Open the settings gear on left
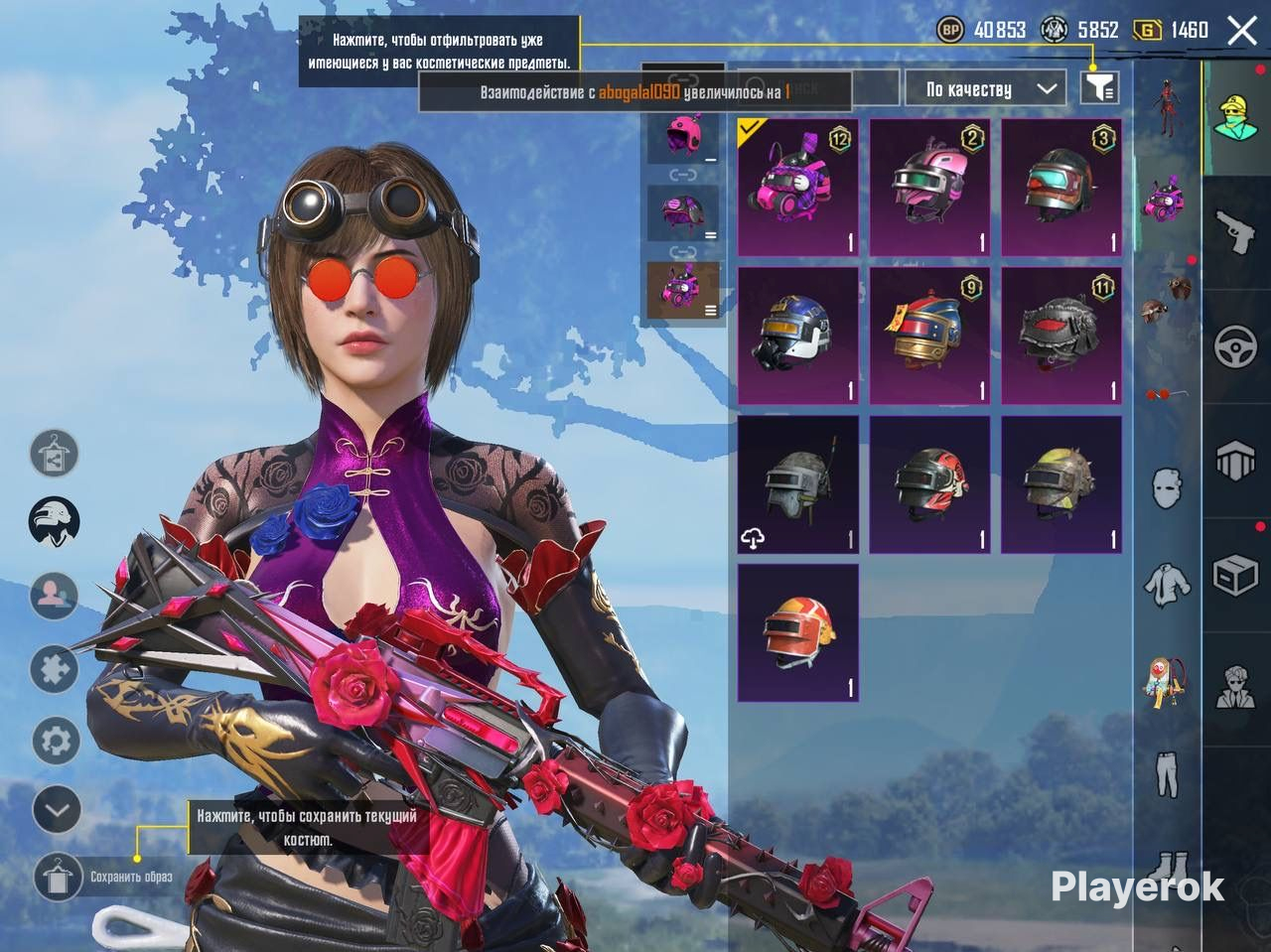 [x=57, y=741]
